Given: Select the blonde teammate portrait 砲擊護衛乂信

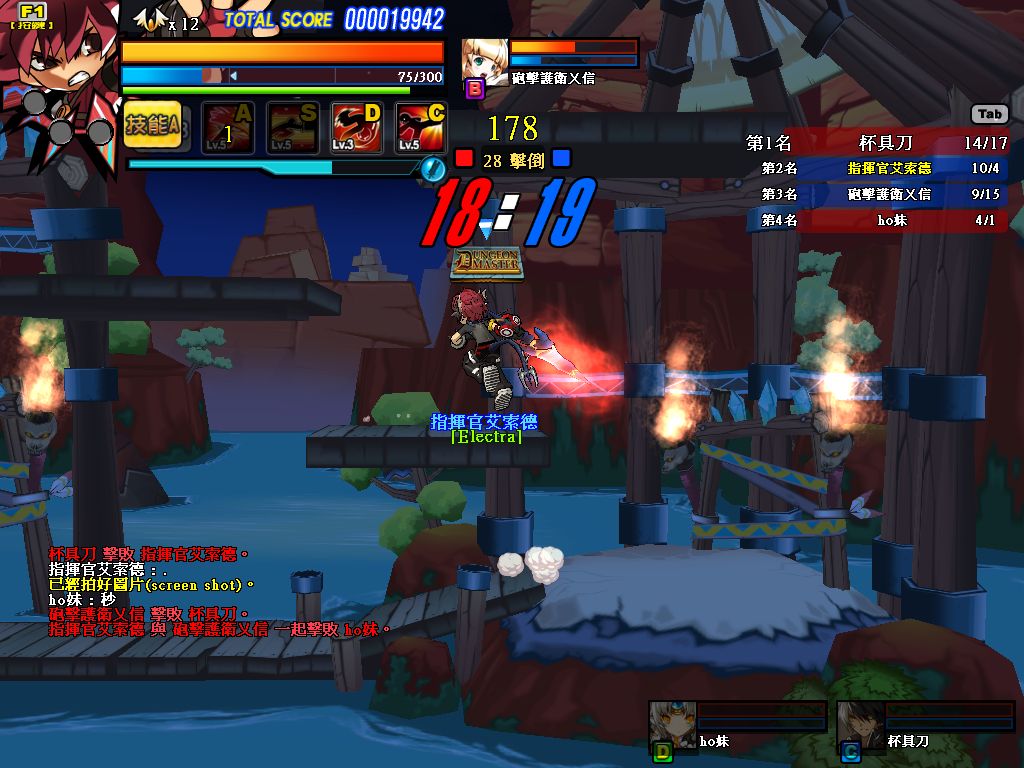Looking at the screenshot, I should pos(485,62).
